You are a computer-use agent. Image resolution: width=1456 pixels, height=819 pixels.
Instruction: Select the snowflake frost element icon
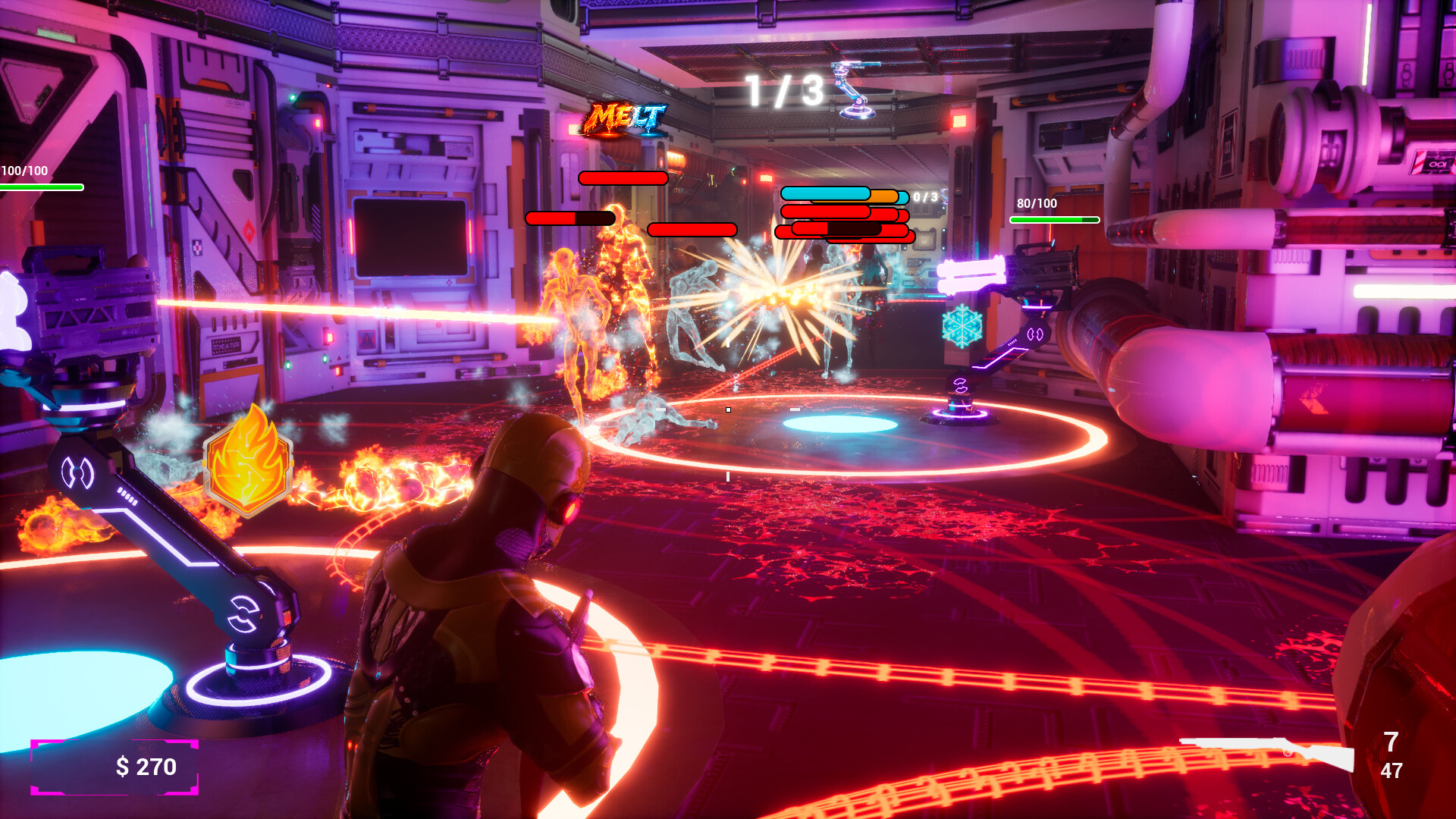(x=962, y=326)
